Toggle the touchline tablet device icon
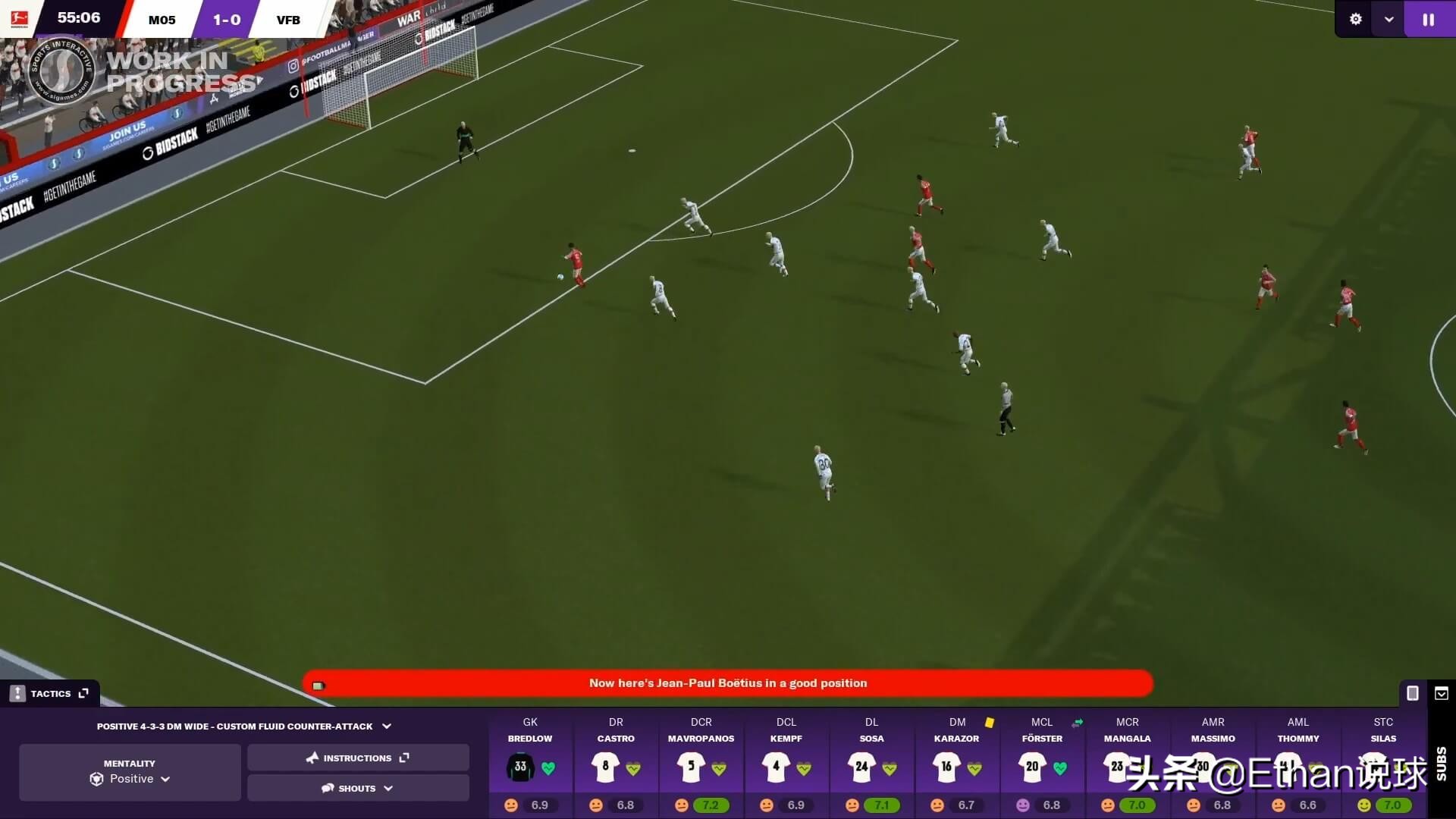The width and height of the screenshot is (1456, 819). tap(1412, 693)
